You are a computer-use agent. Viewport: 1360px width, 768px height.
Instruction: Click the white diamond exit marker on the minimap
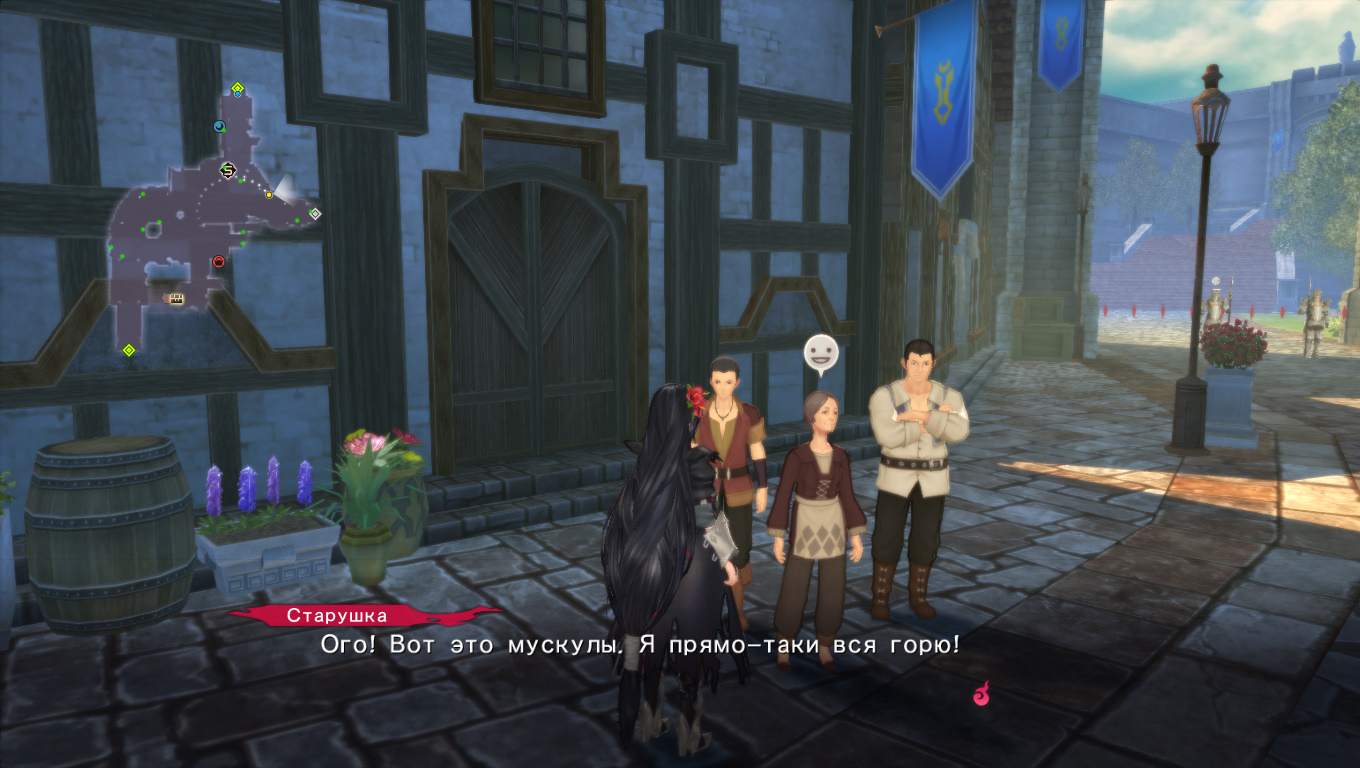pyautogui.click(x=315, y=213)
